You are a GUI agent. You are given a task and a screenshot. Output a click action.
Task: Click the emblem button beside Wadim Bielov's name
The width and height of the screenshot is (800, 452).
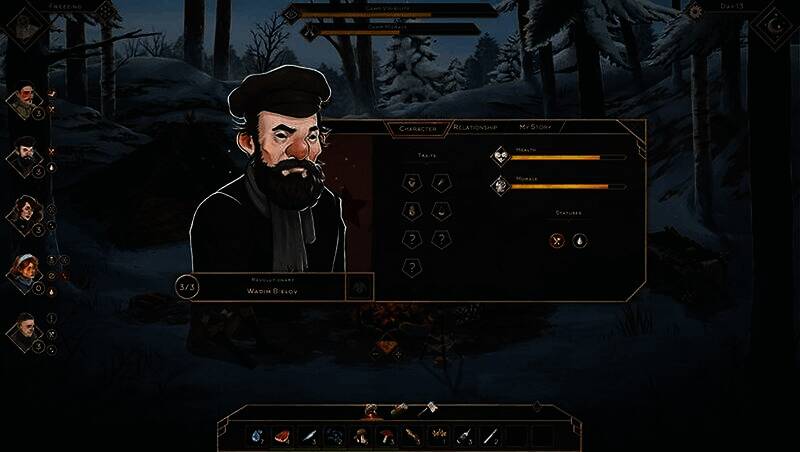click(358, 287)
